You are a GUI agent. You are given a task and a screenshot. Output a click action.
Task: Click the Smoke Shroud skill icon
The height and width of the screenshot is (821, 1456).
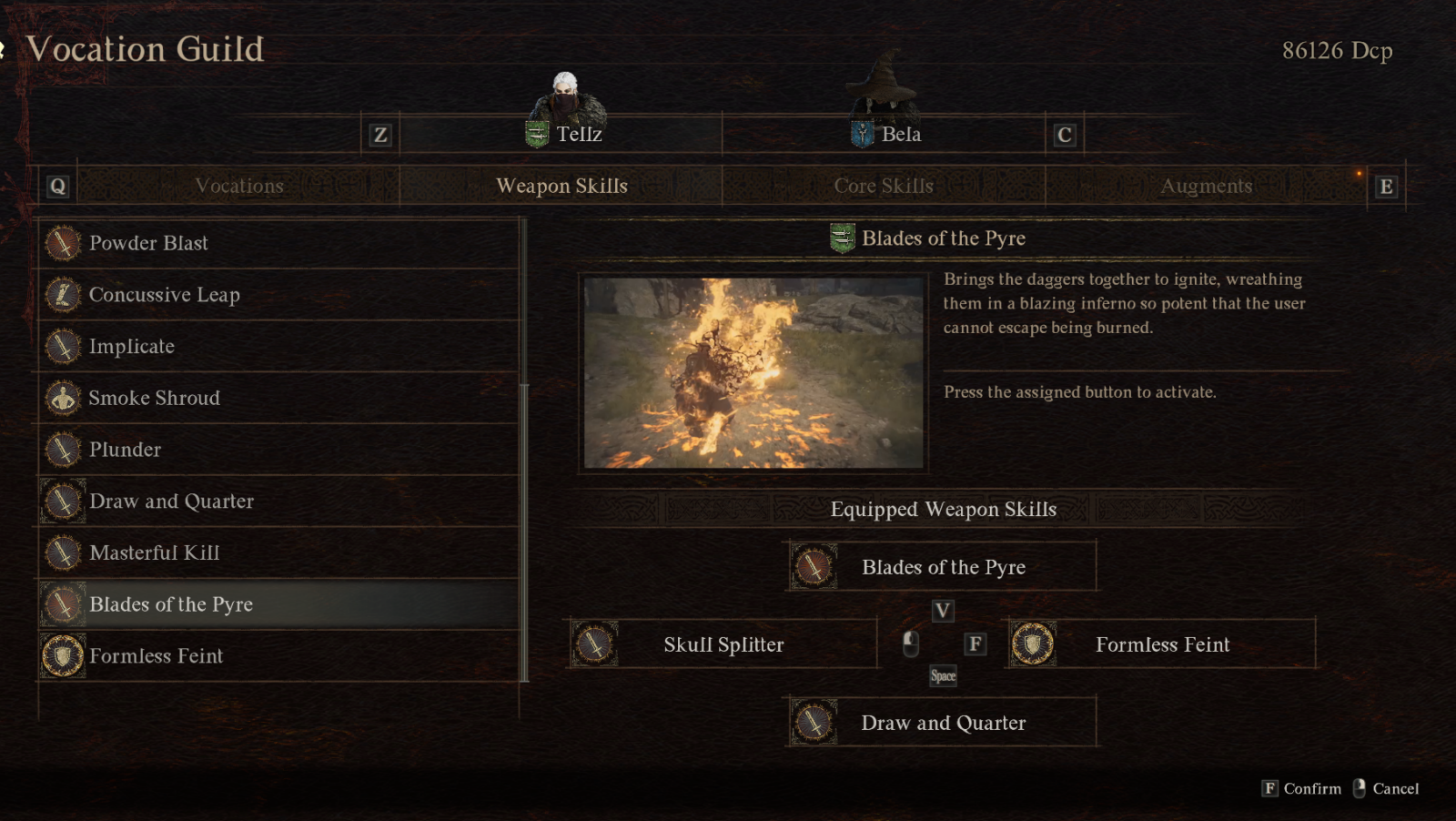(62, 399)
